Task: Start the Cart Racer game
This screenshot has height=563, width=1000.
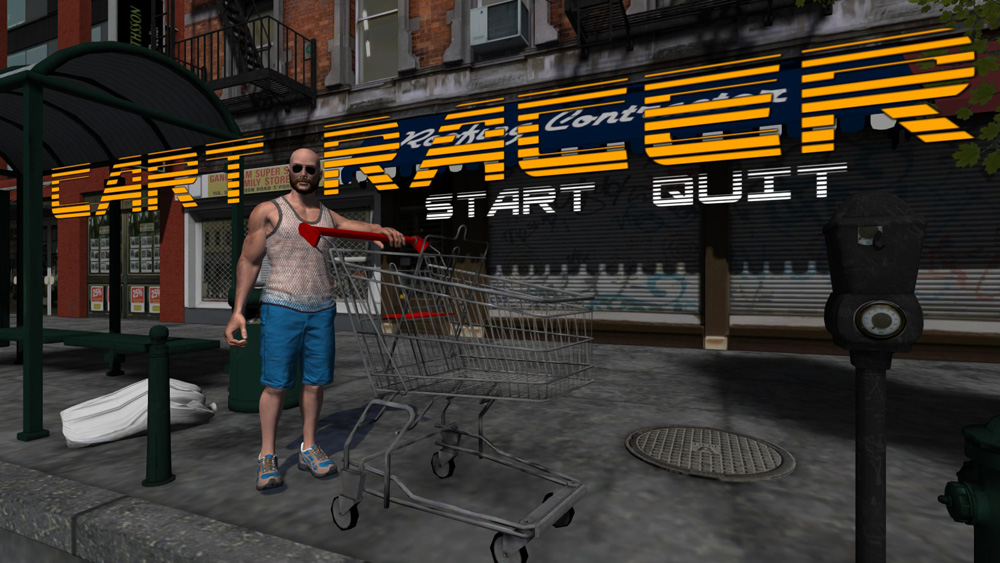Action: click(x=511, y=199)
